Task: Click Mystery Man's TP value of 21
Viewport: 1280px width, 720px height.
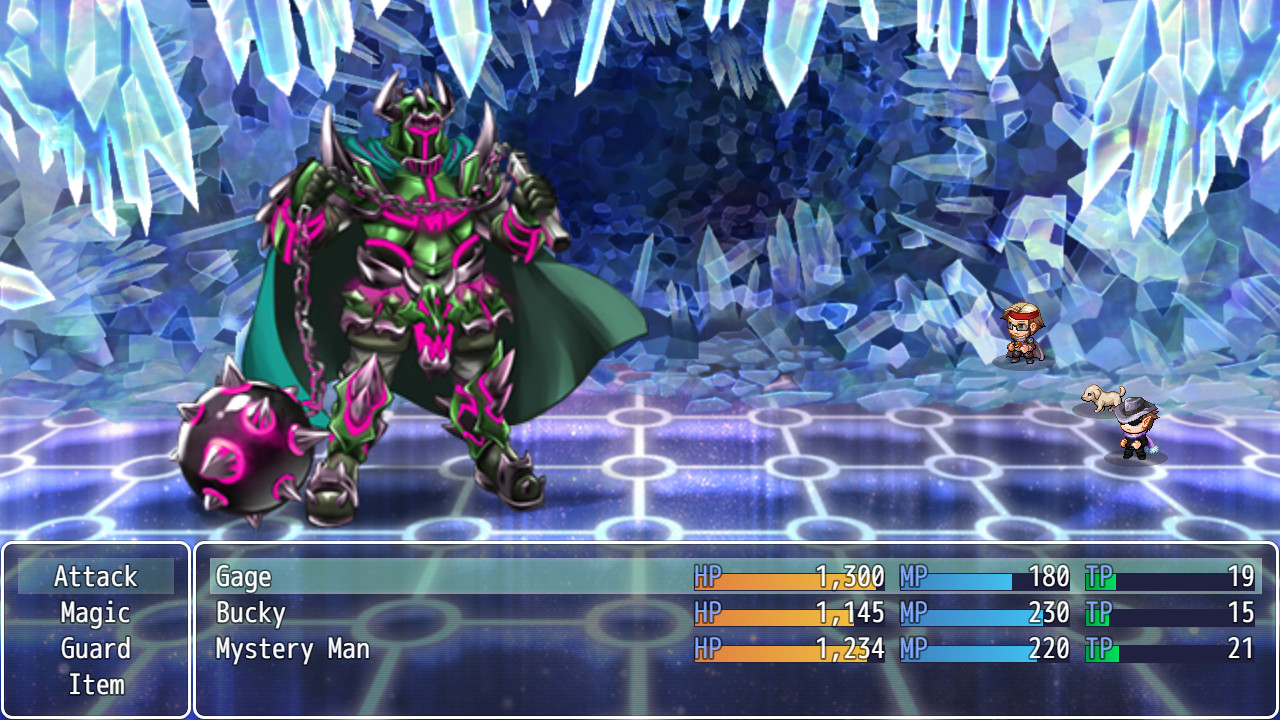Action: (x=1240, y=649)
